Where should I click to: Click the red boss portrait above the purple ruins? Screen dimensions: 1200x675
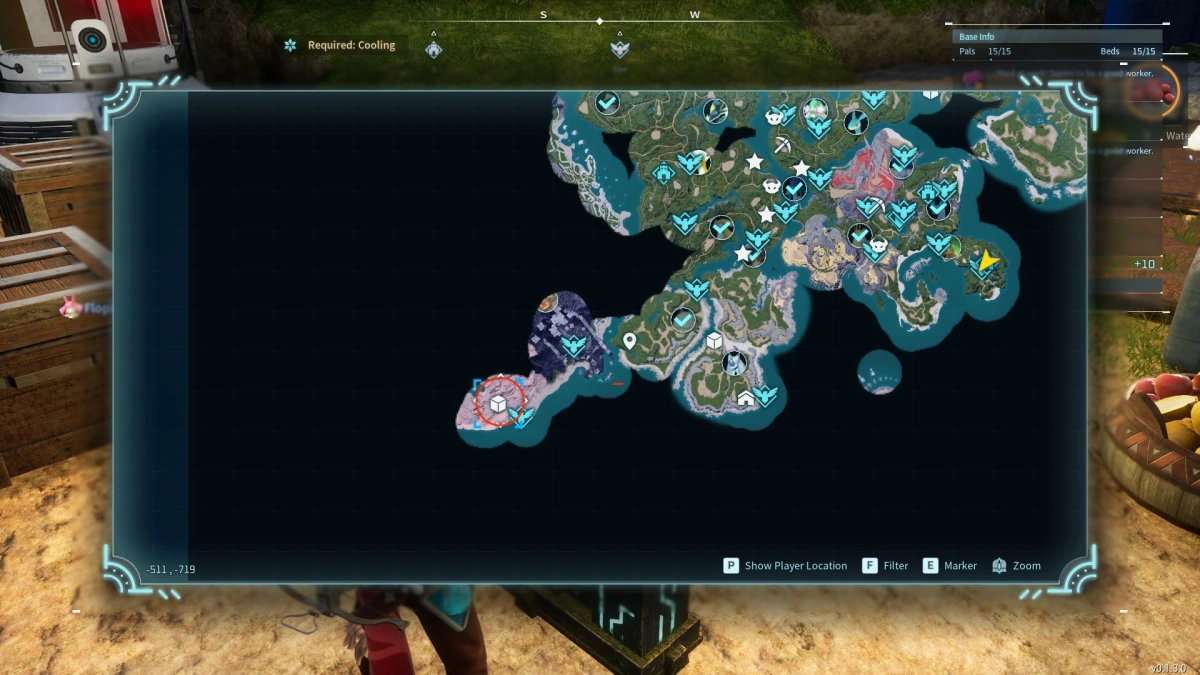click(546, 302)
